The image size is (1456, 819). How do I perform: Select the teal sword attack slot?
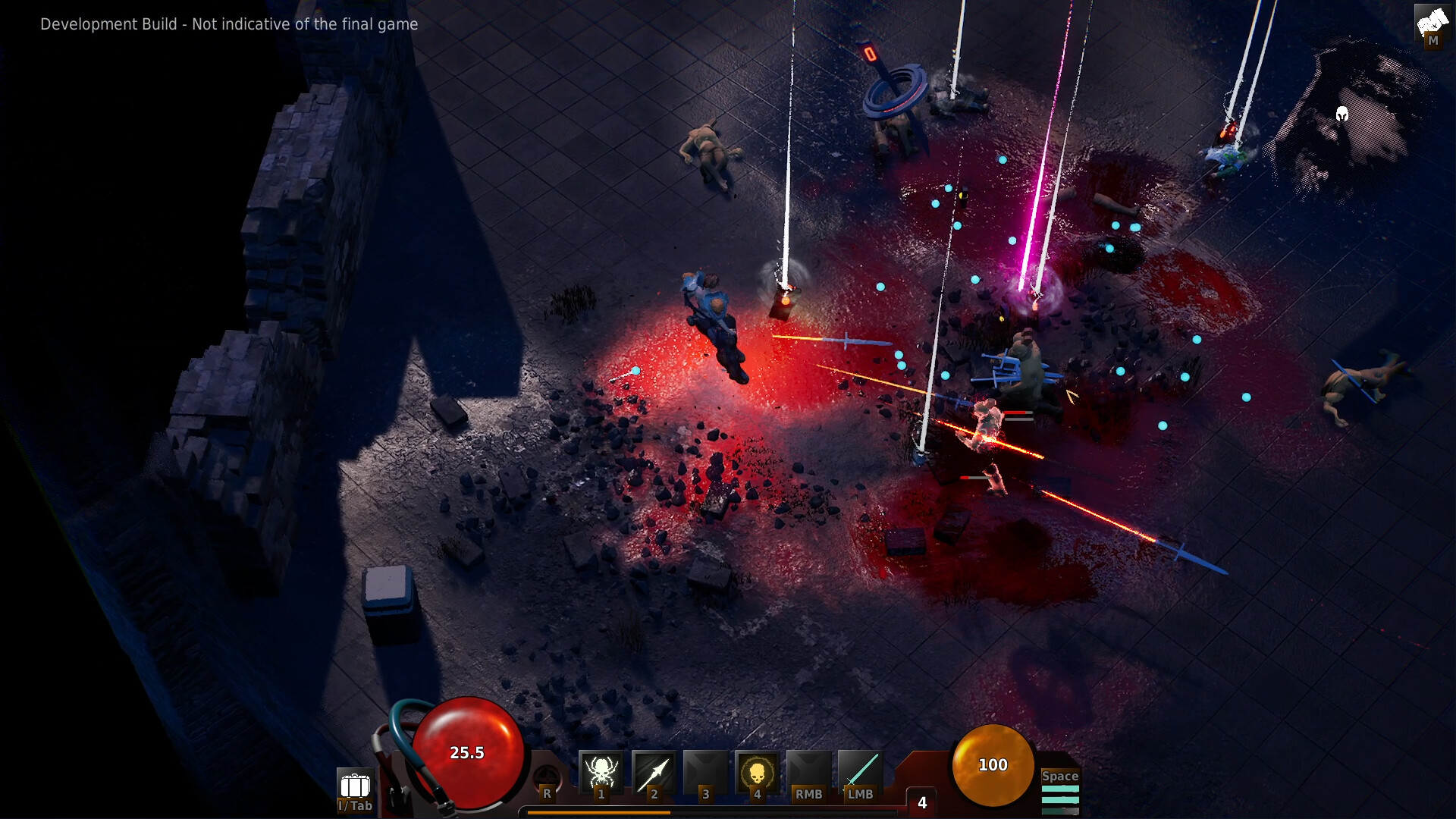pyautogui.click(x=861, y=773)
